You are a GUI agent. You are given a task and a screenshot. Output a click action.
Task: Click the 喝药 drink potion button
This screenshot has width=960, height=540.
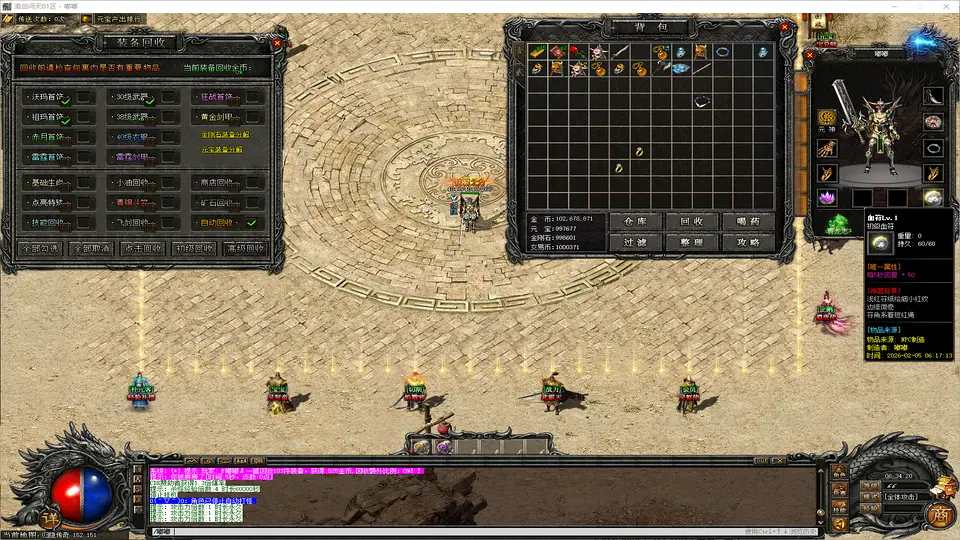click(747, 221)
